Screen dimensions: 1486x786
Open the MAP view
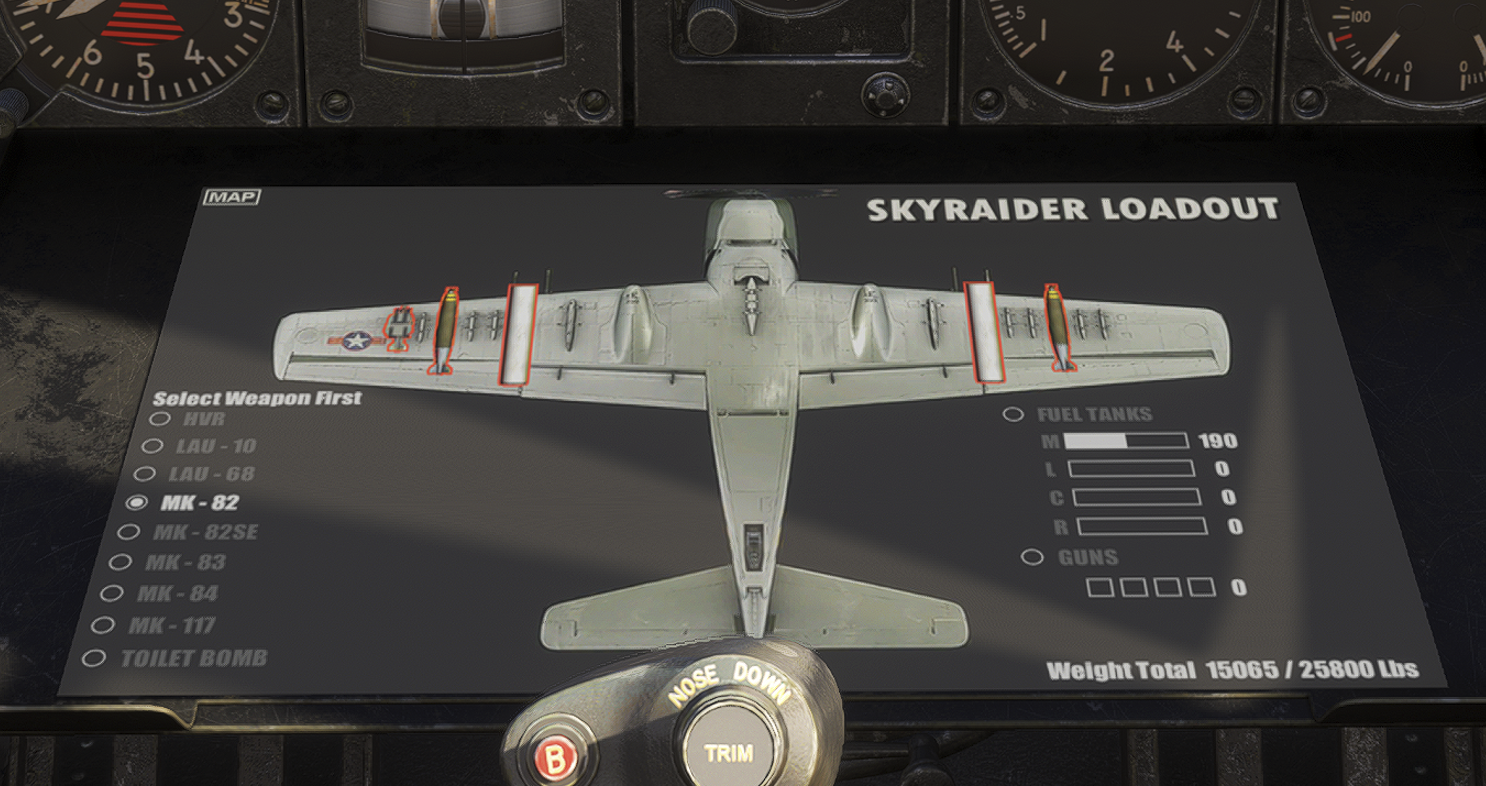point(231,197)
